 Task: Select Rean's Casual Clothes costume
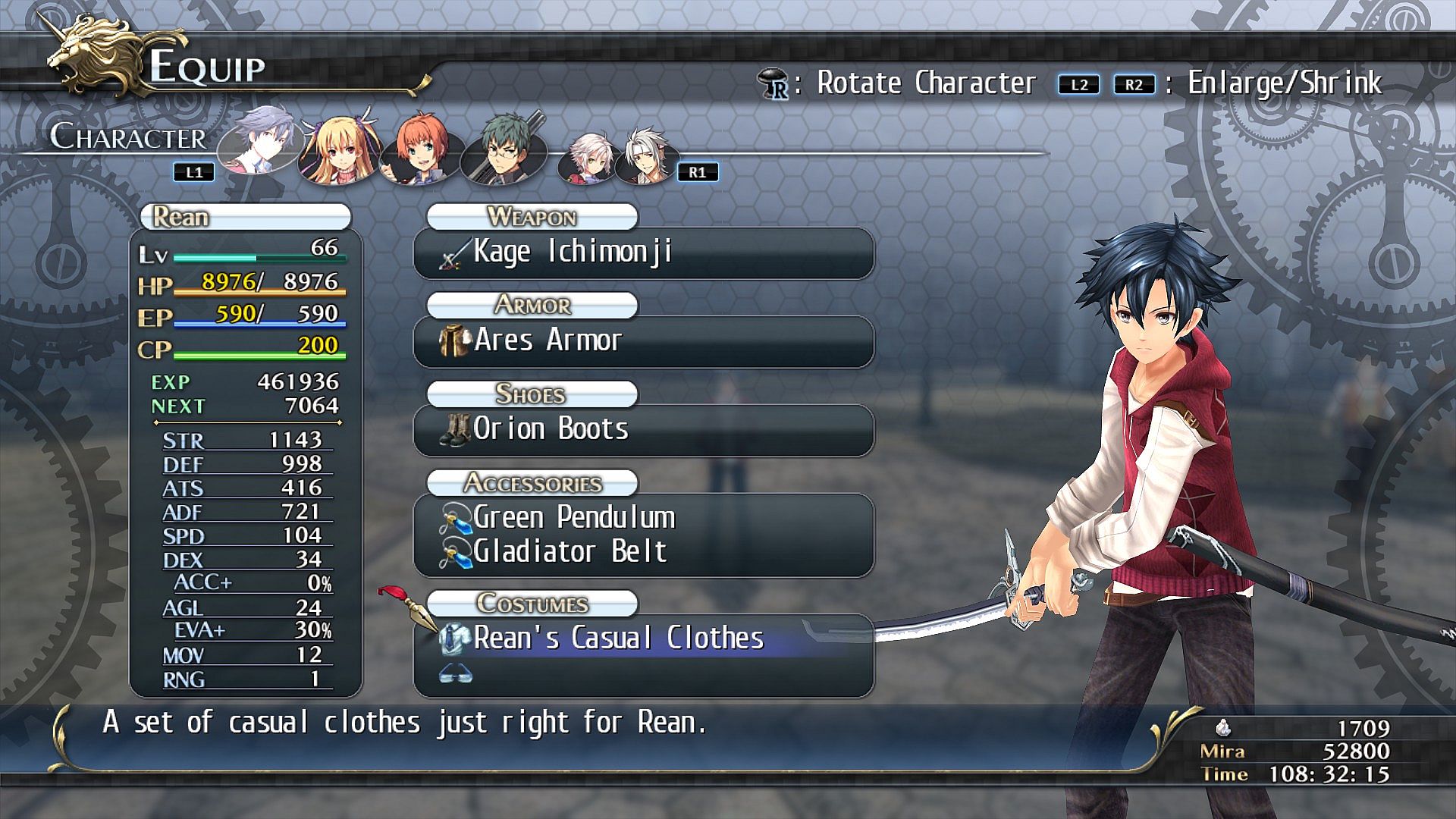click(x=643, y=639)
